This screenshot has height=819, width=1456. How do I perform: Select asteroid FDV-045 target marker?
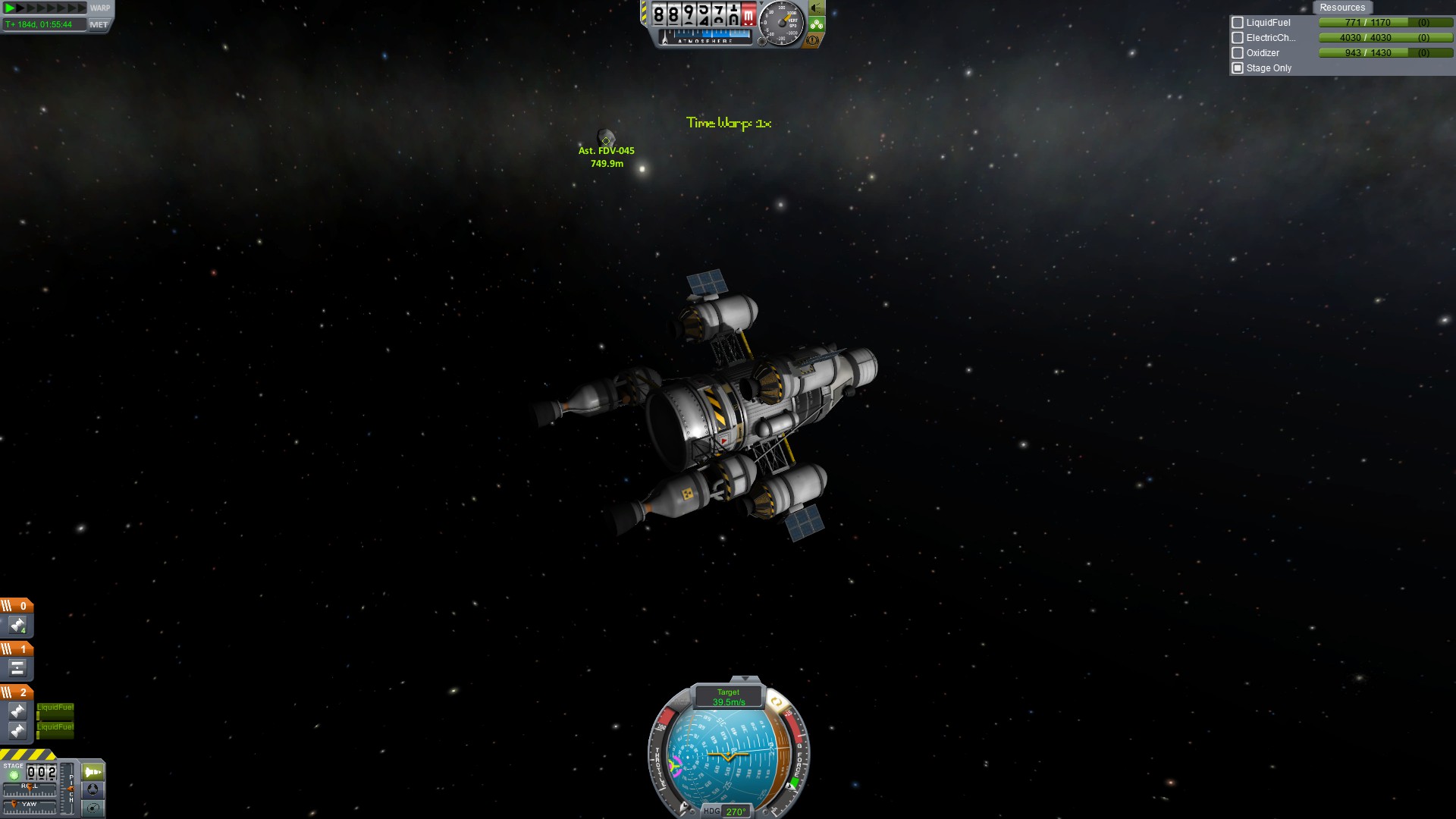606,140
